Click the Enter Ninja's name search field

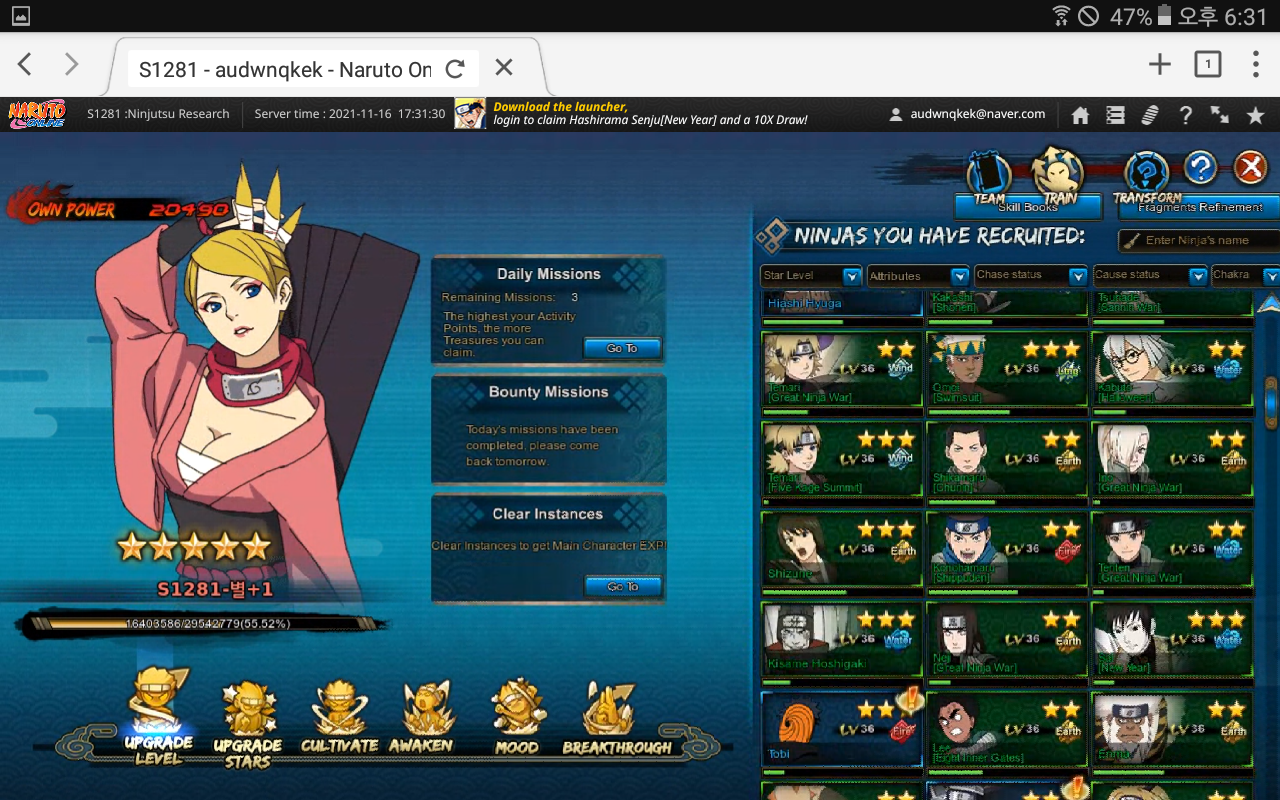point(1200,240)
